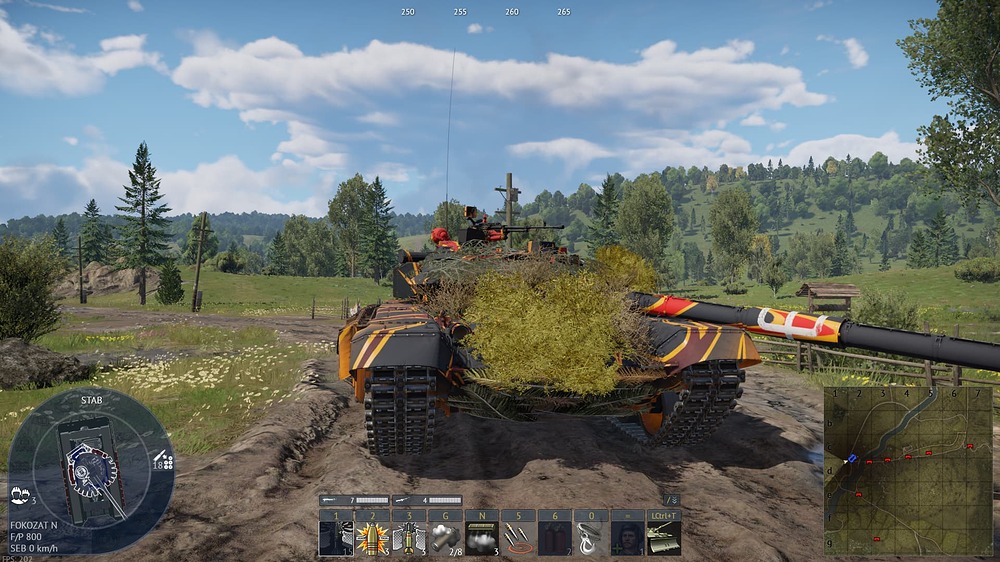Image resolution: width=1000 pixels, height=562 pixels.
Task: Select the sabot round in slot 1
Action: (336, 538)
